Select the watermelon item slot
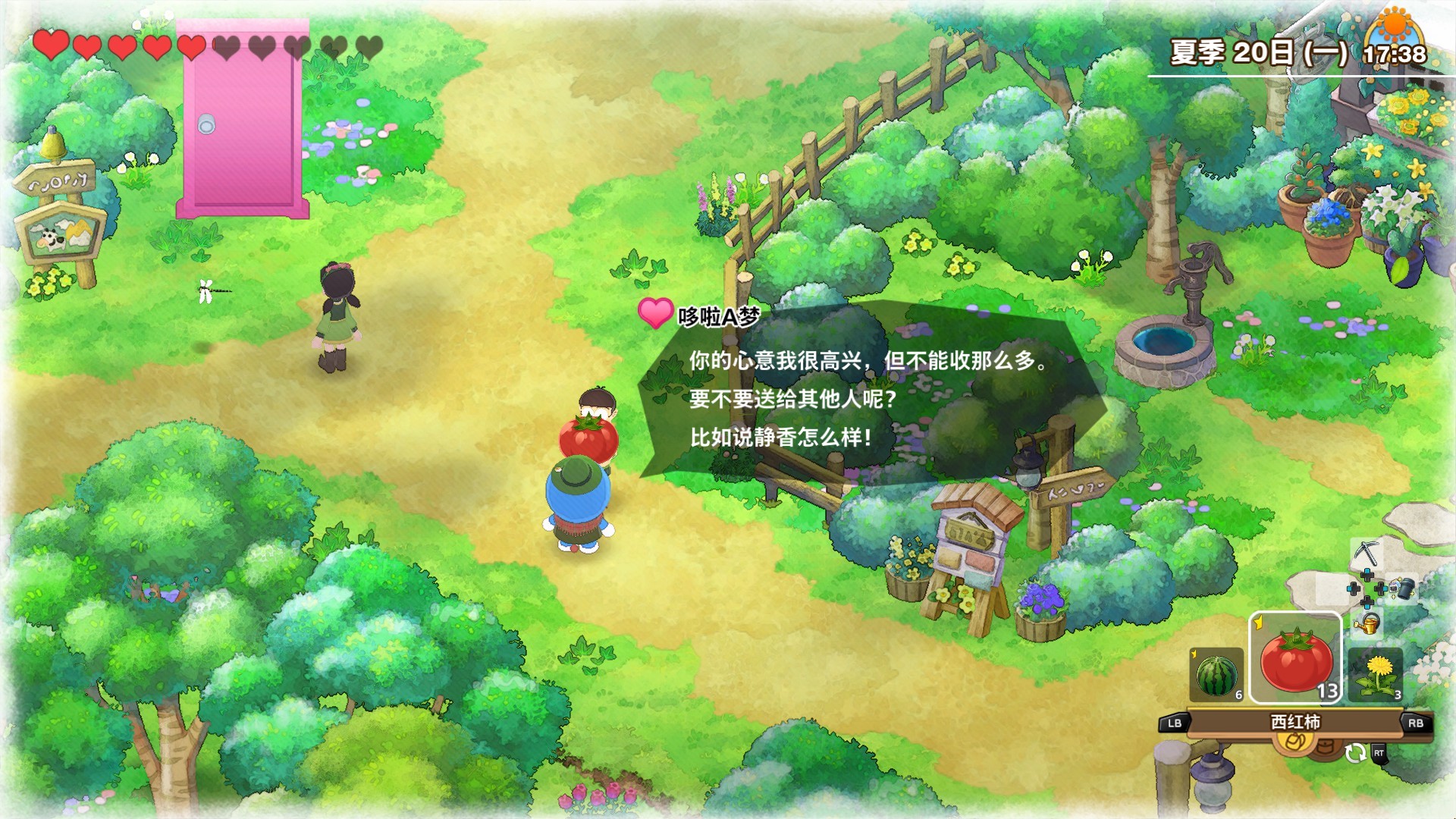Screen dimensions: 1456x819 [1216, 674]
